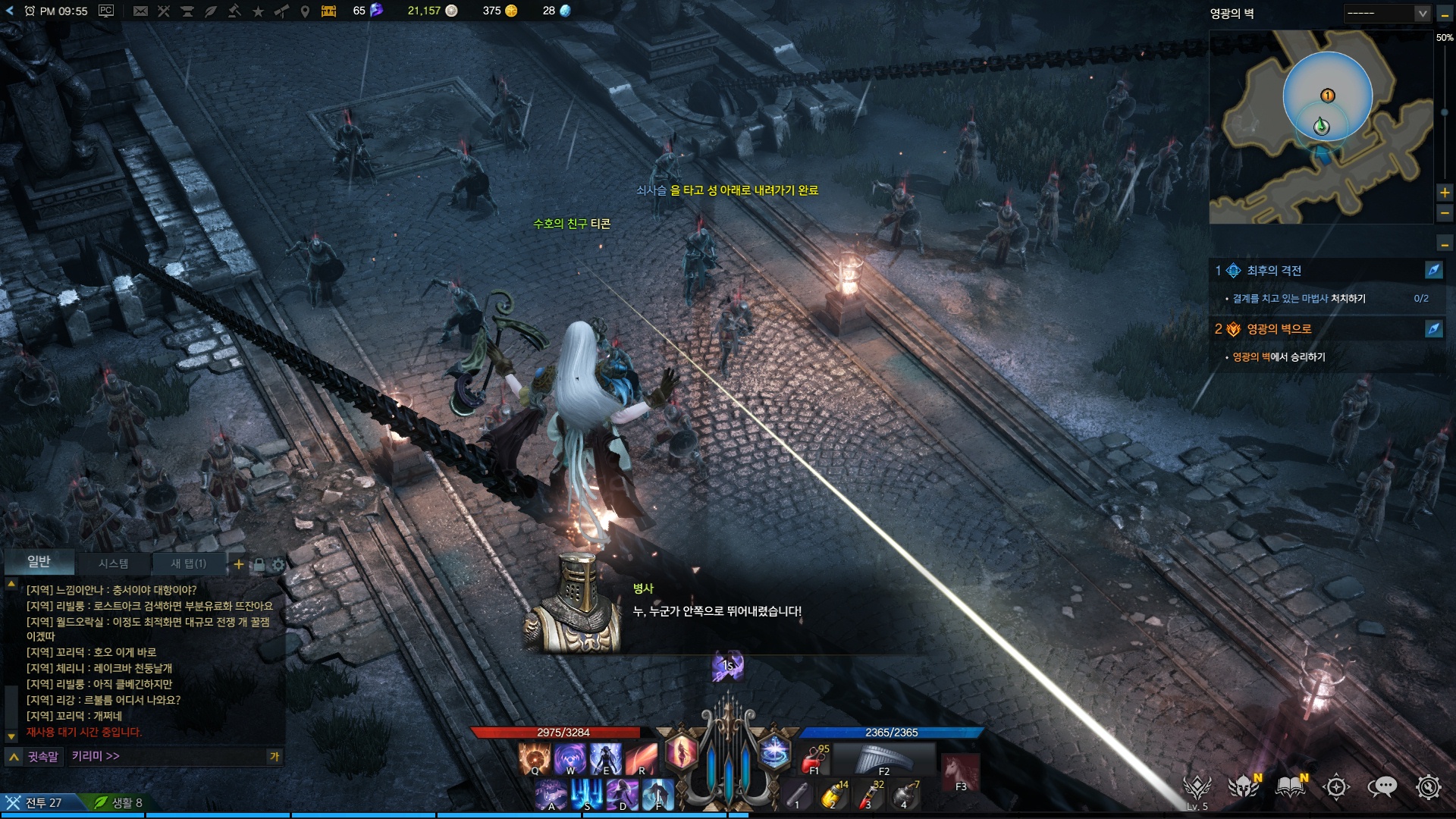
Task: Zoom in the minimap with plus button
Action: click(x=1445, y=193)
